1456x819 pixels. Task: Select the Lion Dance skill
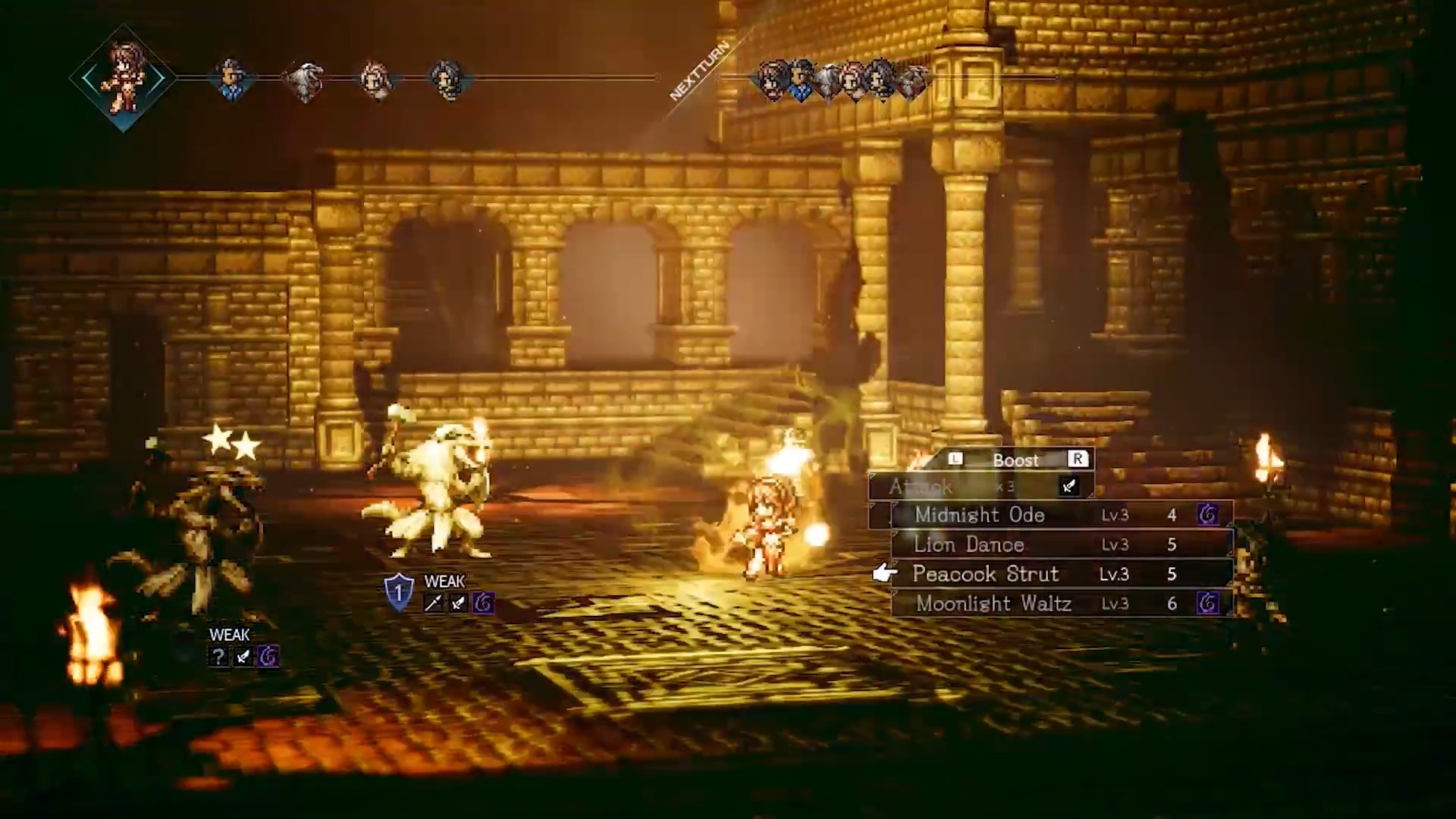click(970, 544)
